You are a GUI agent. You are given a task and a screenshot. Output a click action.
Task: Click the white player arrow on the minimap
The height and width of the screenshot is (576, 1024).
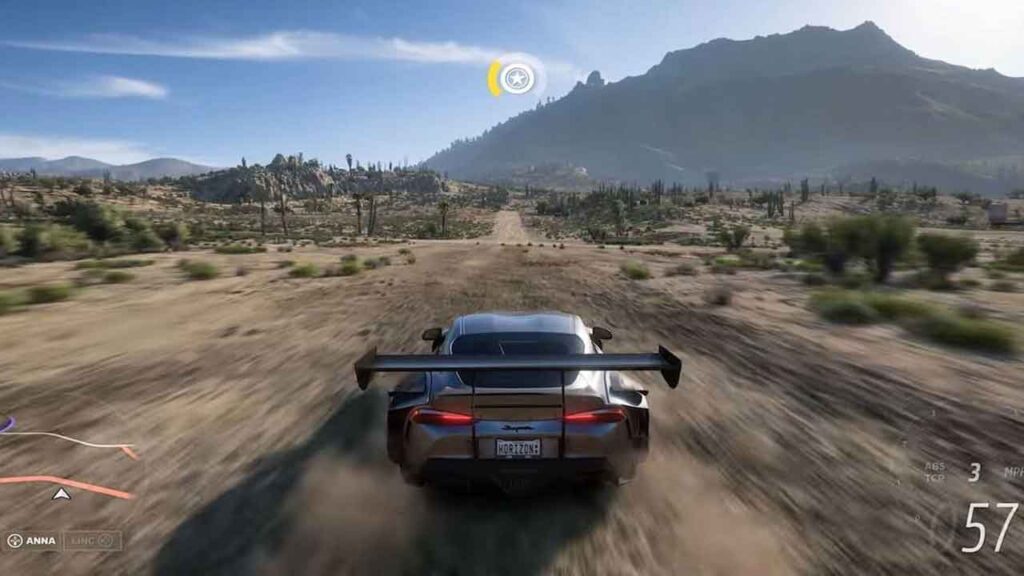(62, 493)
